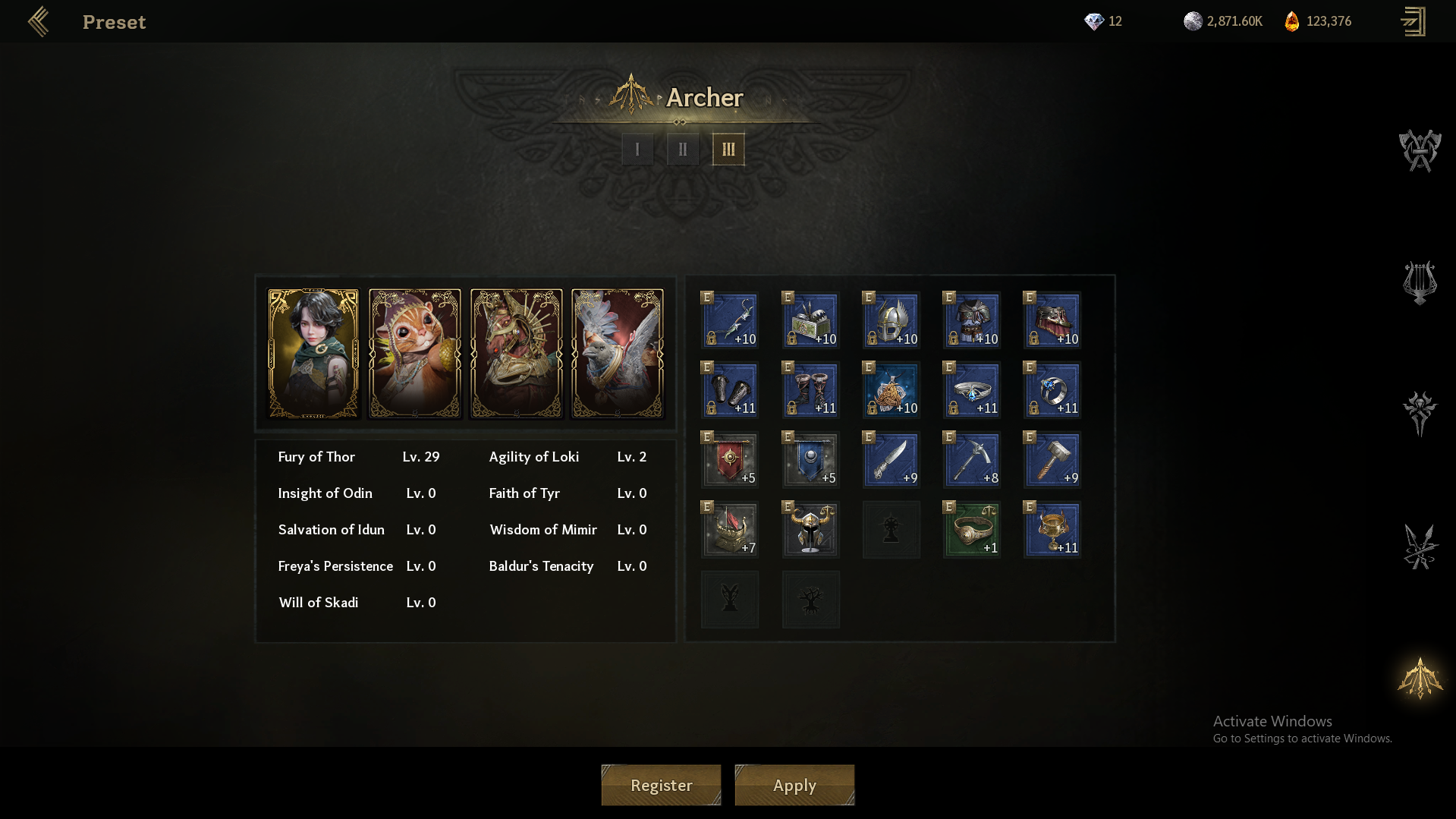
Task: Go back using the arrow button
Action: (38, 22)
